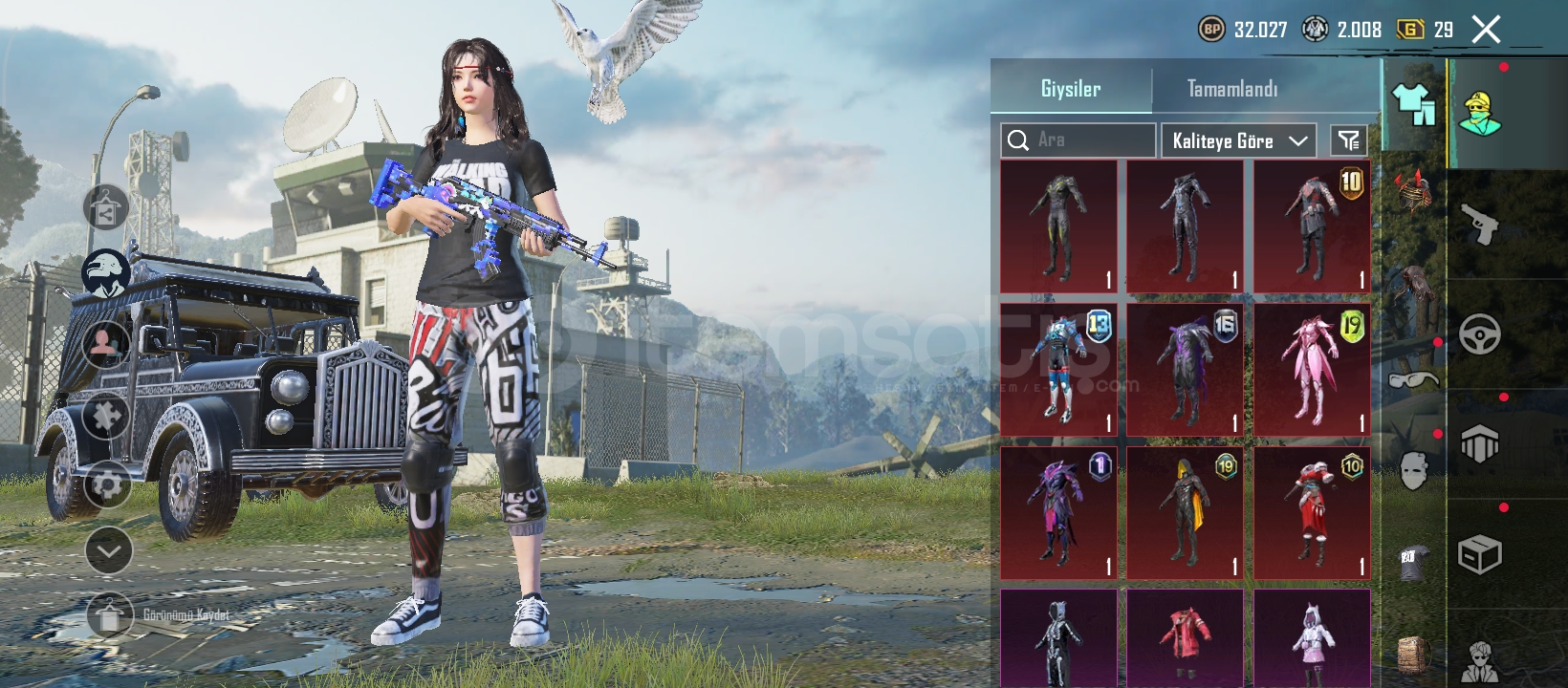Image resolution: width=1568 pixels, height=688 pixels.
Task: Open the Tamamlandı tab
Action: tap(1231, 89)
